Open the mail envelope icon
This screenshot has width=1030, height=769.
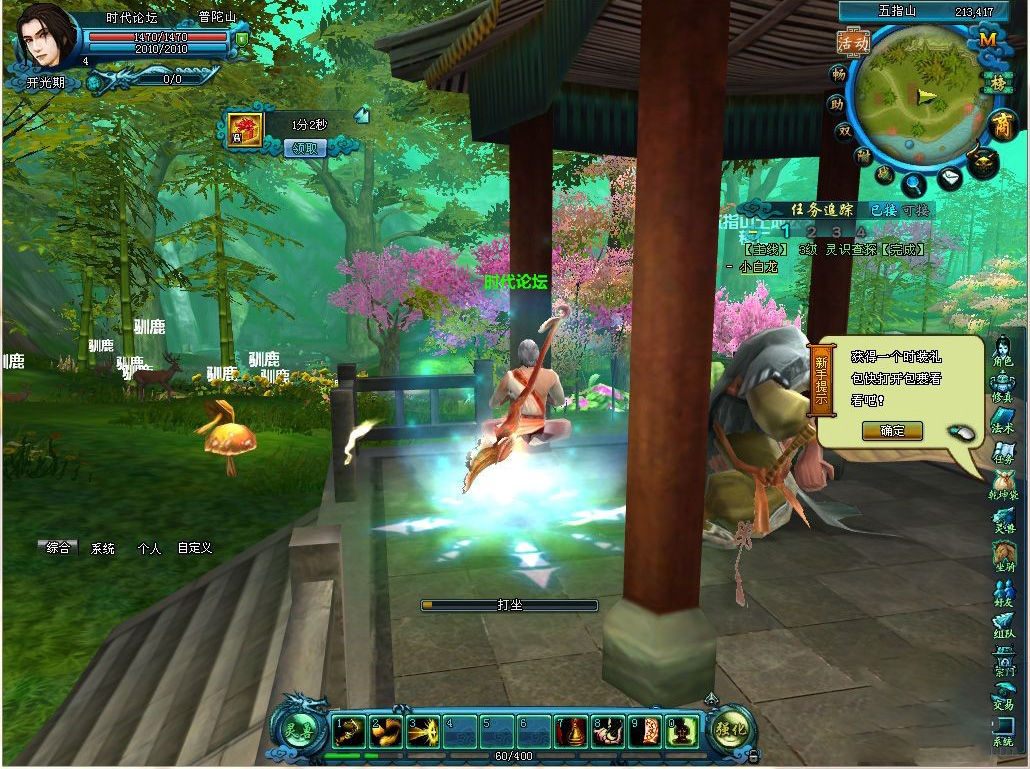point(949,178)
